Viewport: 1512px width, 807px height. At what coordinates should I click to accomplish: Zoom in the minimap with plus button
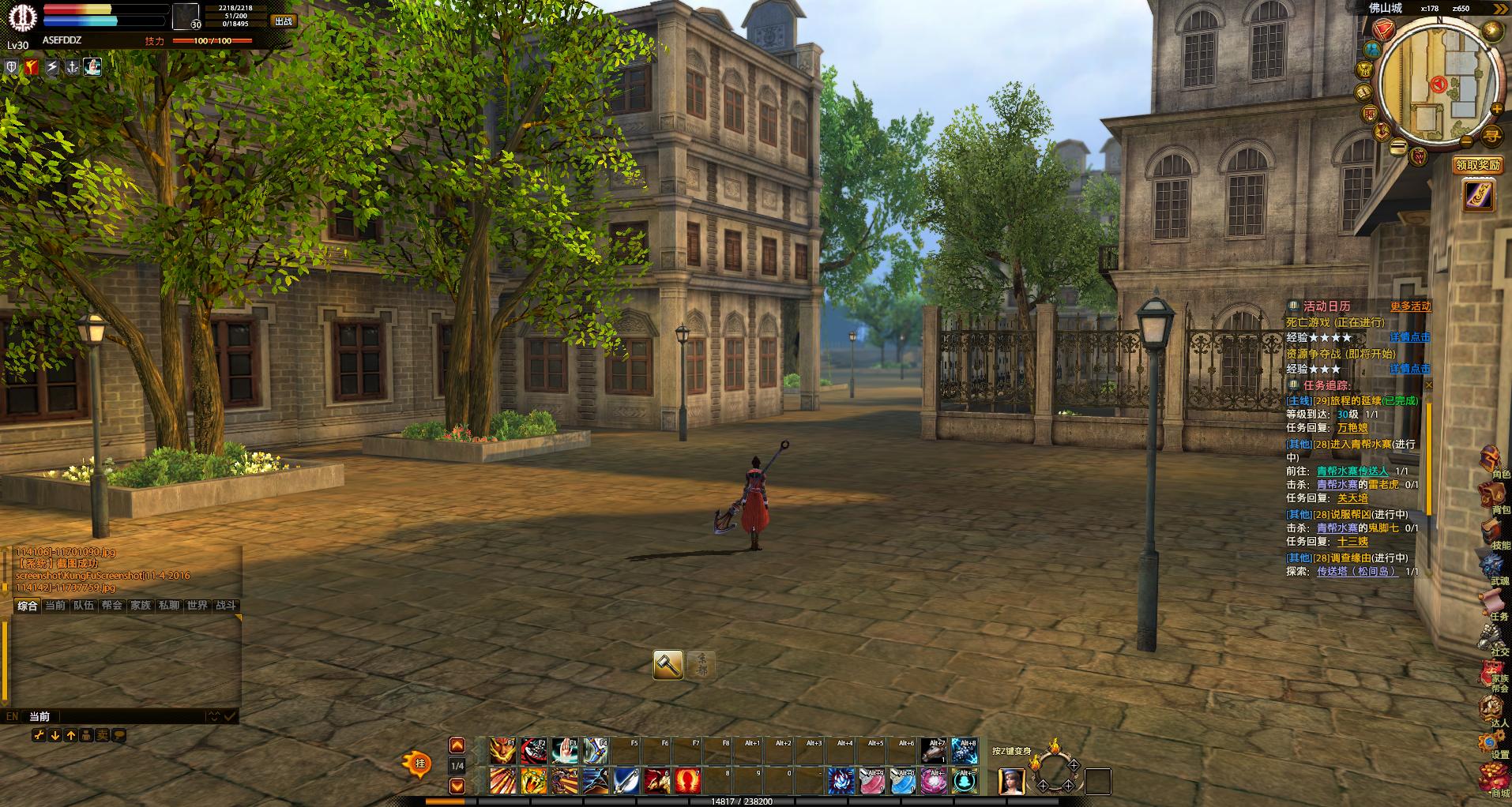(x=1495, y=109)
